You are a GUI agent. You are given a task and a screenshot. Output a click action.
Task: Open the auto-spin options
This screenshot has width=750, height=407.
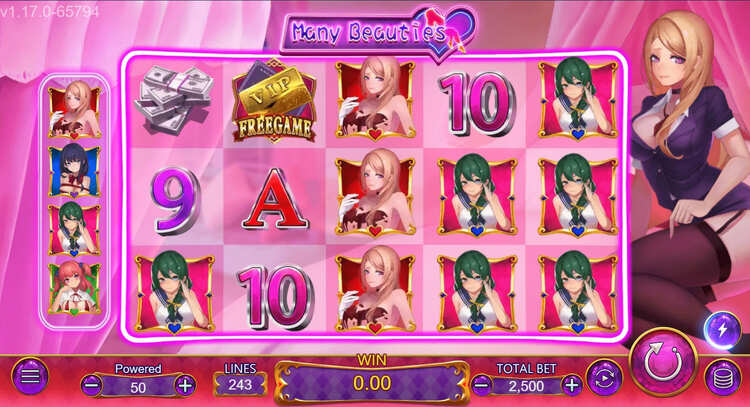pos(604,378)
